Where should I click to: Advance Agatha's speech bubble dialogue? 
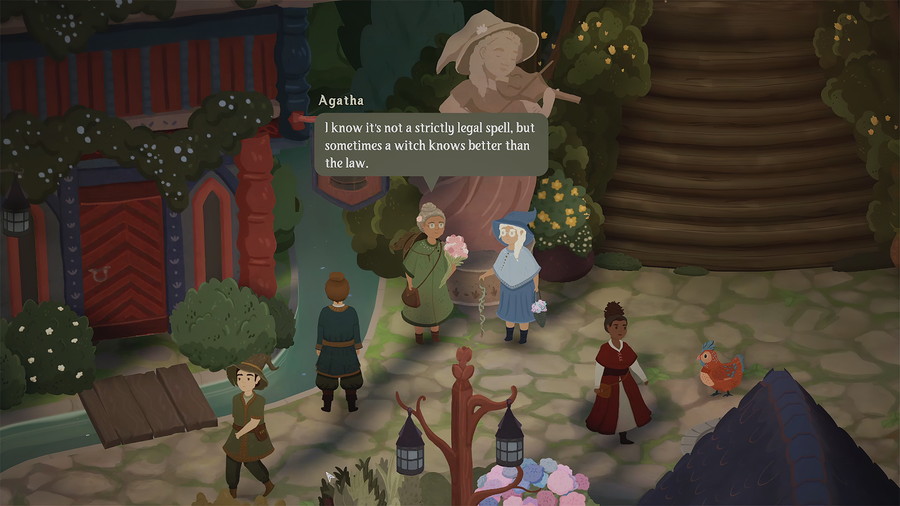pyautogui.click(x=430, y=145)
